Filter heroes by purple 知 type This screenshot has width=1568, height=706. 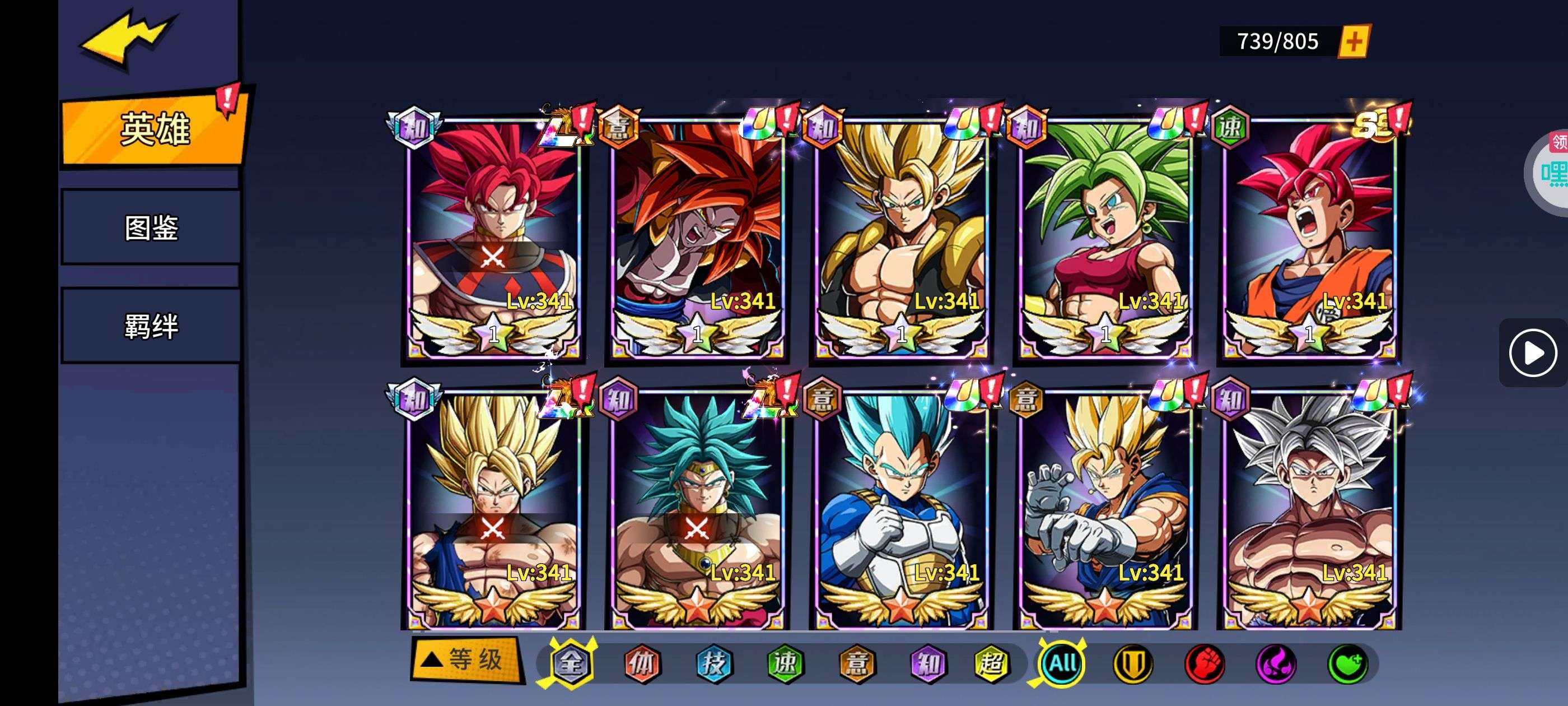928,663
